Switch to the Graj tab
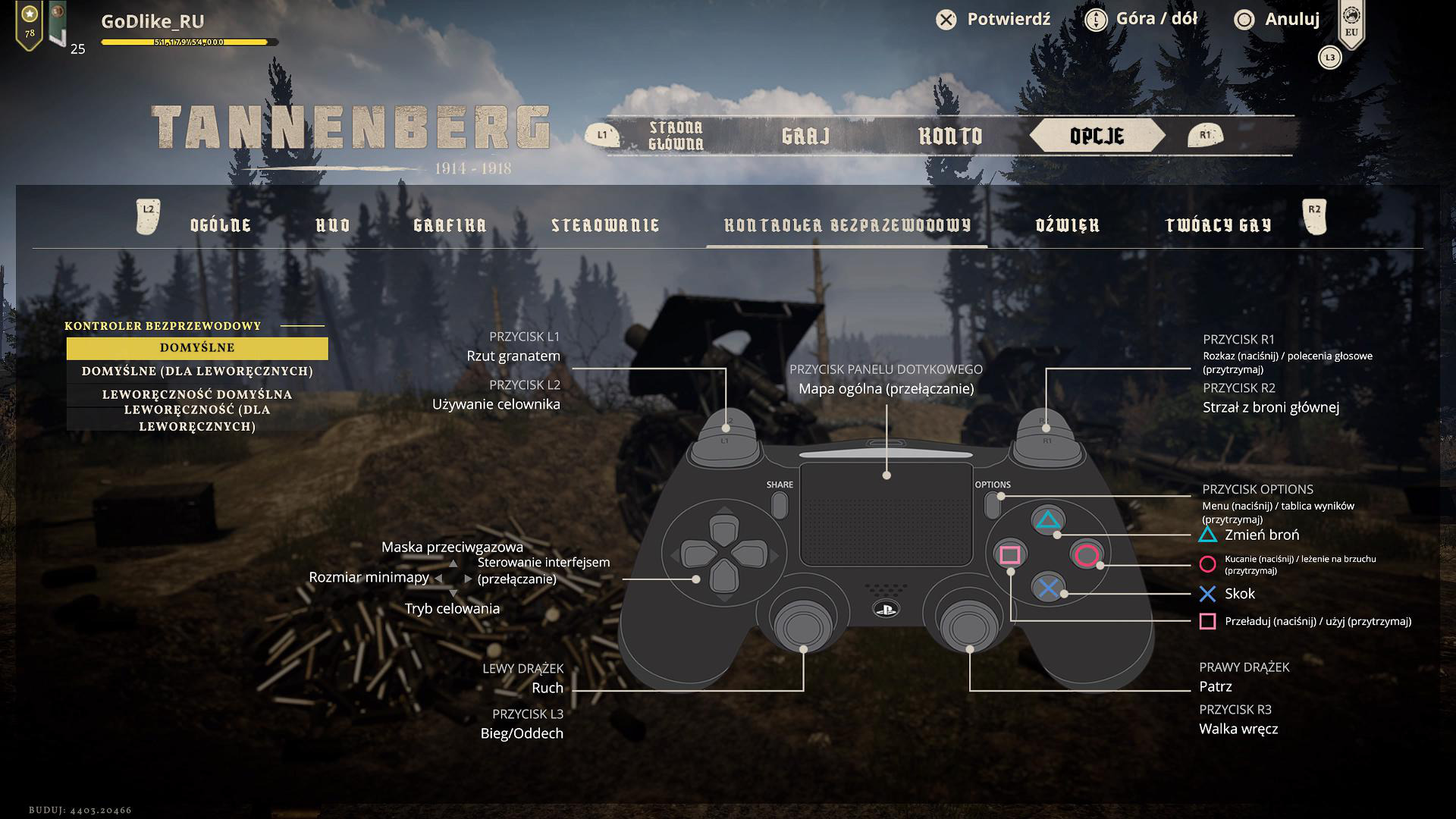The image size is (1456, 819). 805,136
